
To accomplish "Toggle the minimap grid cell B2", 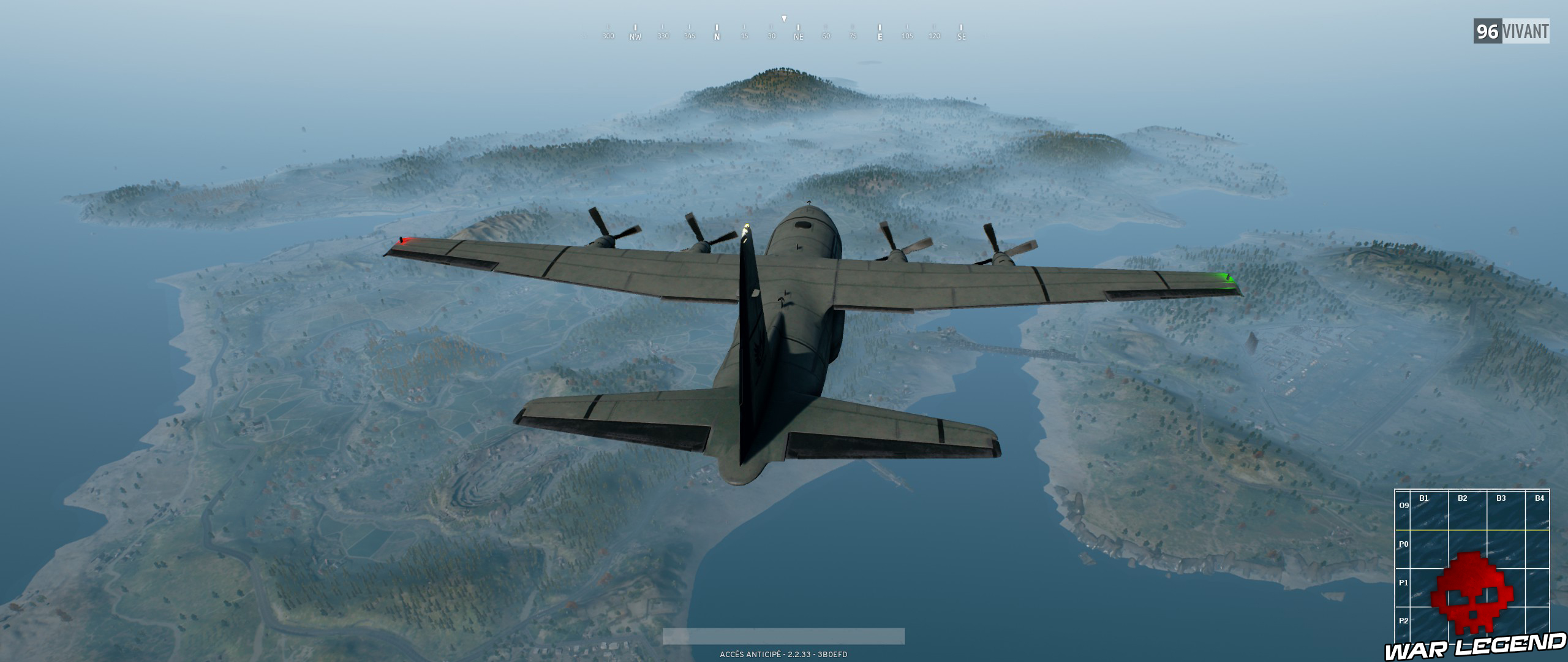I will [x=1463, y=498].
